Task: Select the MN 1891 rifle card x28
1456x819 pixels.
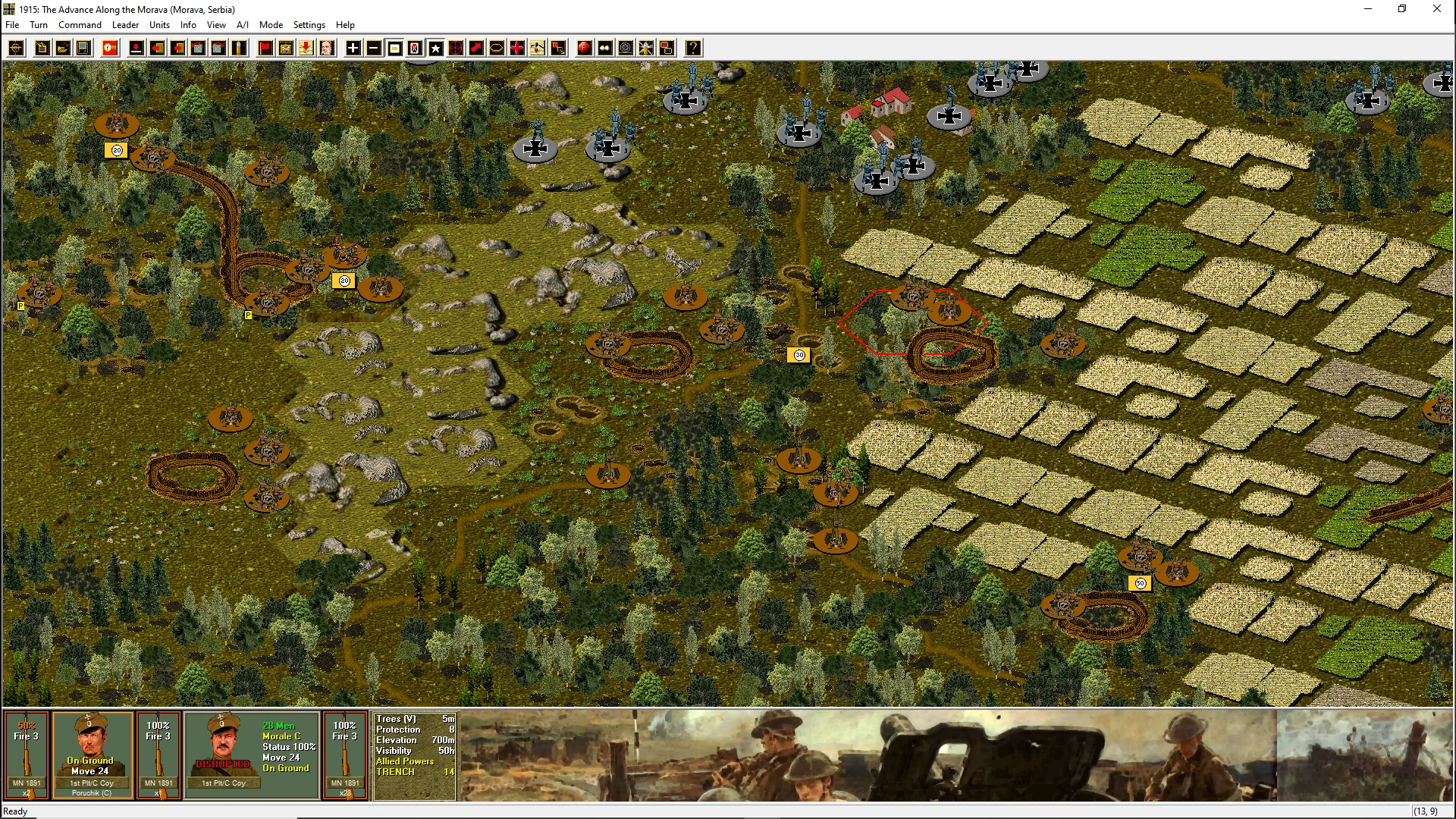Action: (345, 755)
